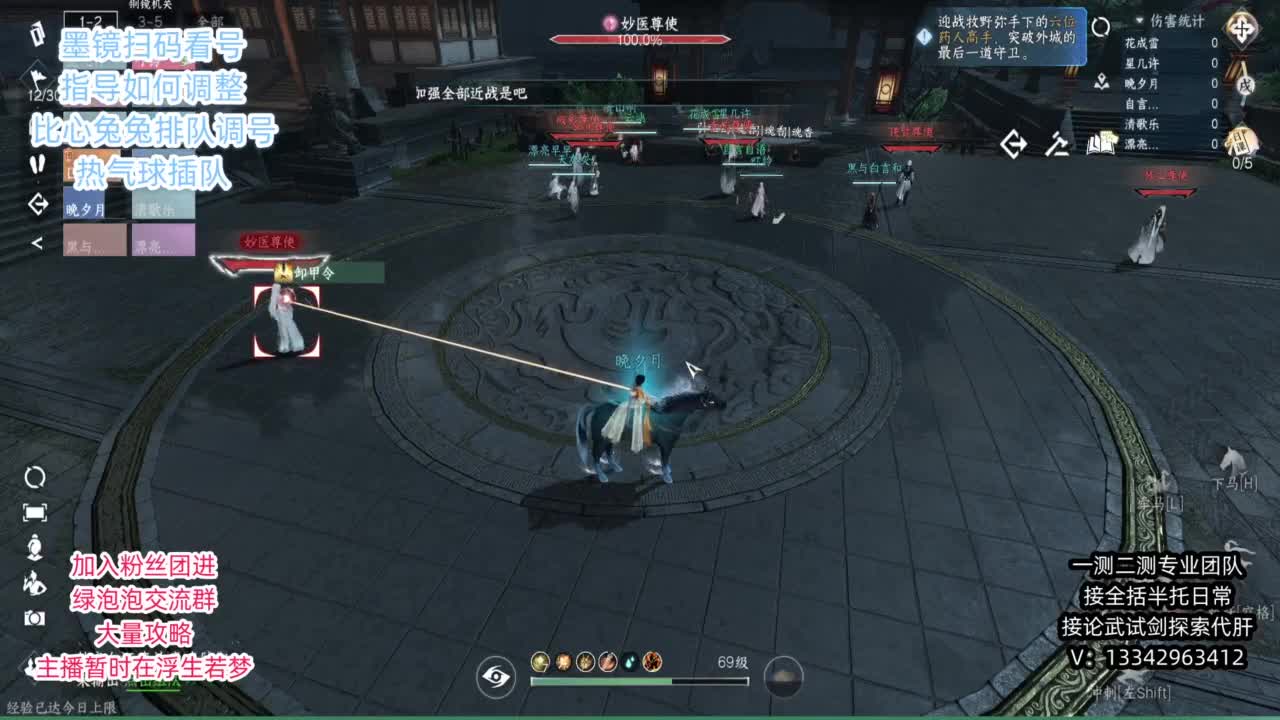The image size is (1280, 720).
Task: Expand the quest tracker panel details
Action: tap(923, 37)
